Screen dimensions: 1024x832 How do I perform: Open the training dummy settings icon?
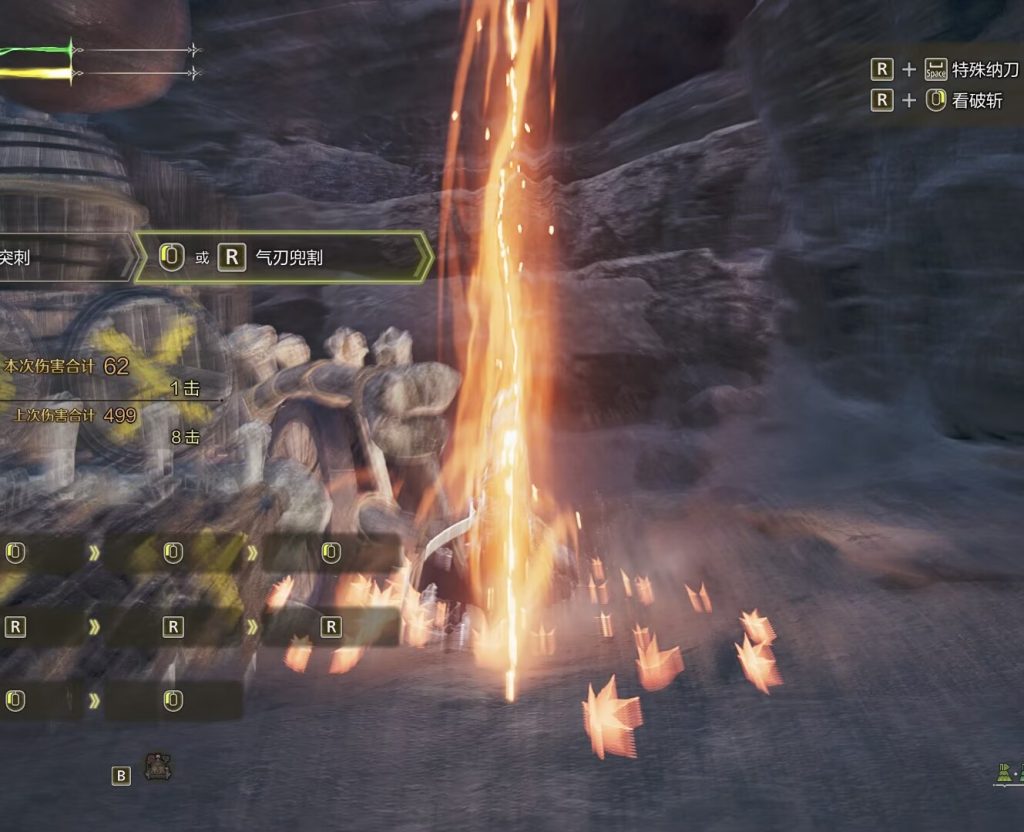(x=157, y=767)
